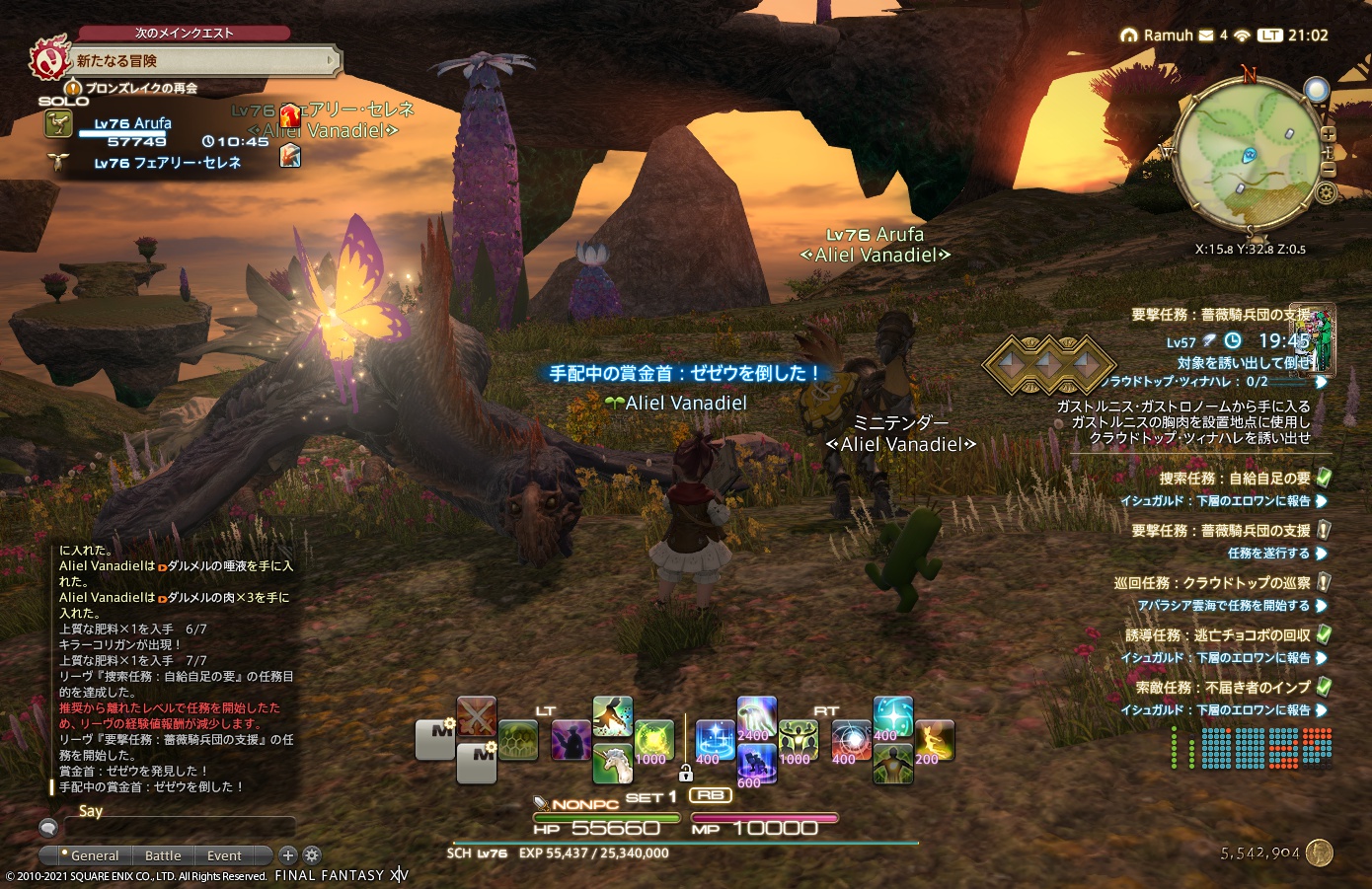The height and width of the screenshot is (889, 1372).
Task: Click the connection signal icon next to Ramuh
Action: pos(1242,36)
